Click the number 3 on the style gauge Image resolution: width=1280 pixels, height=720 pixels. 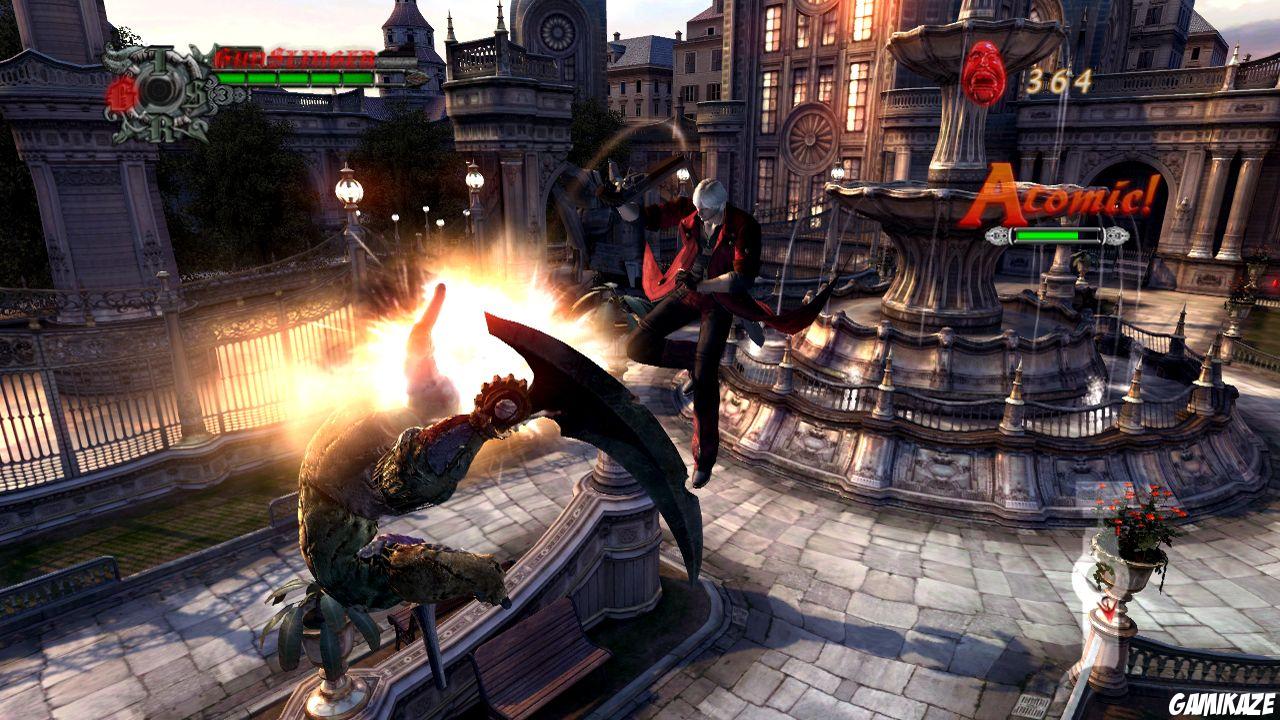click(222, 95)
